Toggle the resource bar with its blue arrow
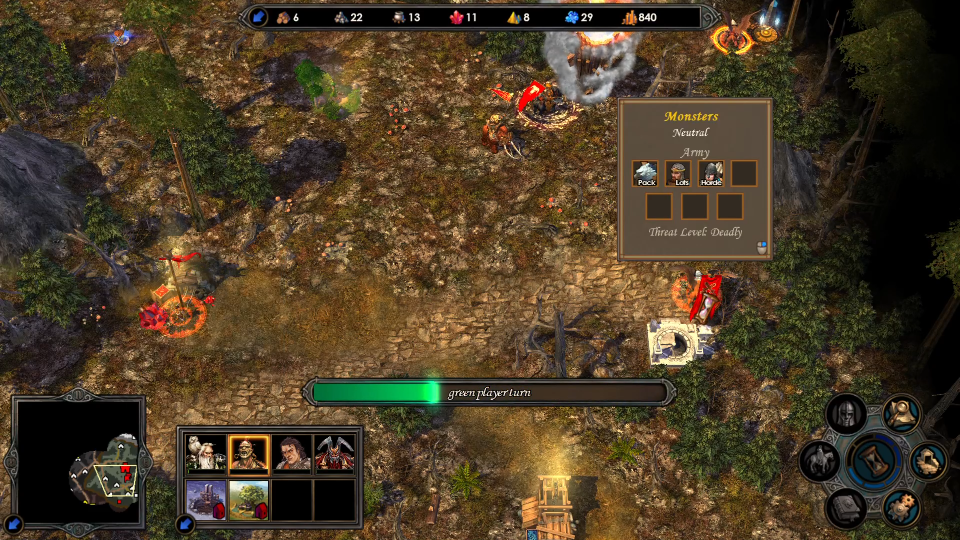The width and height of the screenshot is (960, 540). [x=259, y=17]
